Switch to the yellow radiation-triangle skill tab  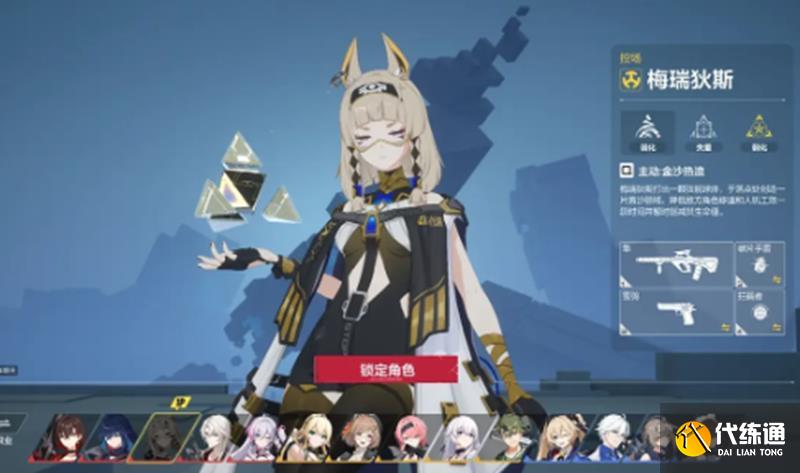[759, 128]
